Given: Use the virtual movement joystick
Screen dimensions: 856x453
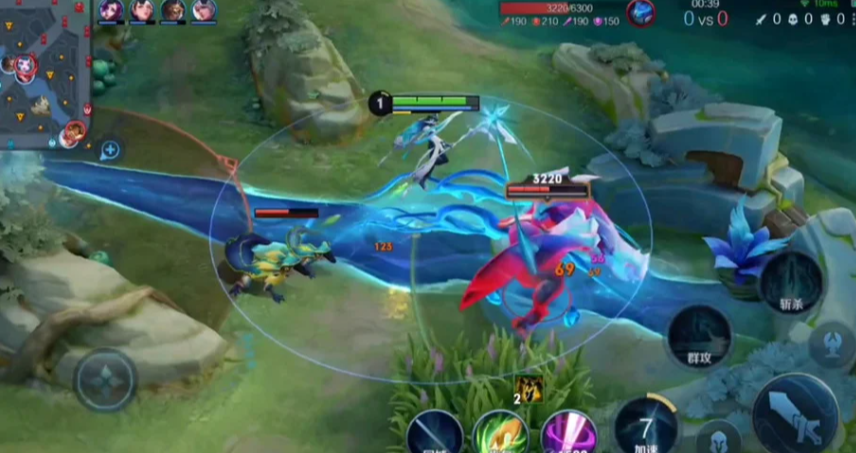Looking at the screenshot, I should point(106,380).
